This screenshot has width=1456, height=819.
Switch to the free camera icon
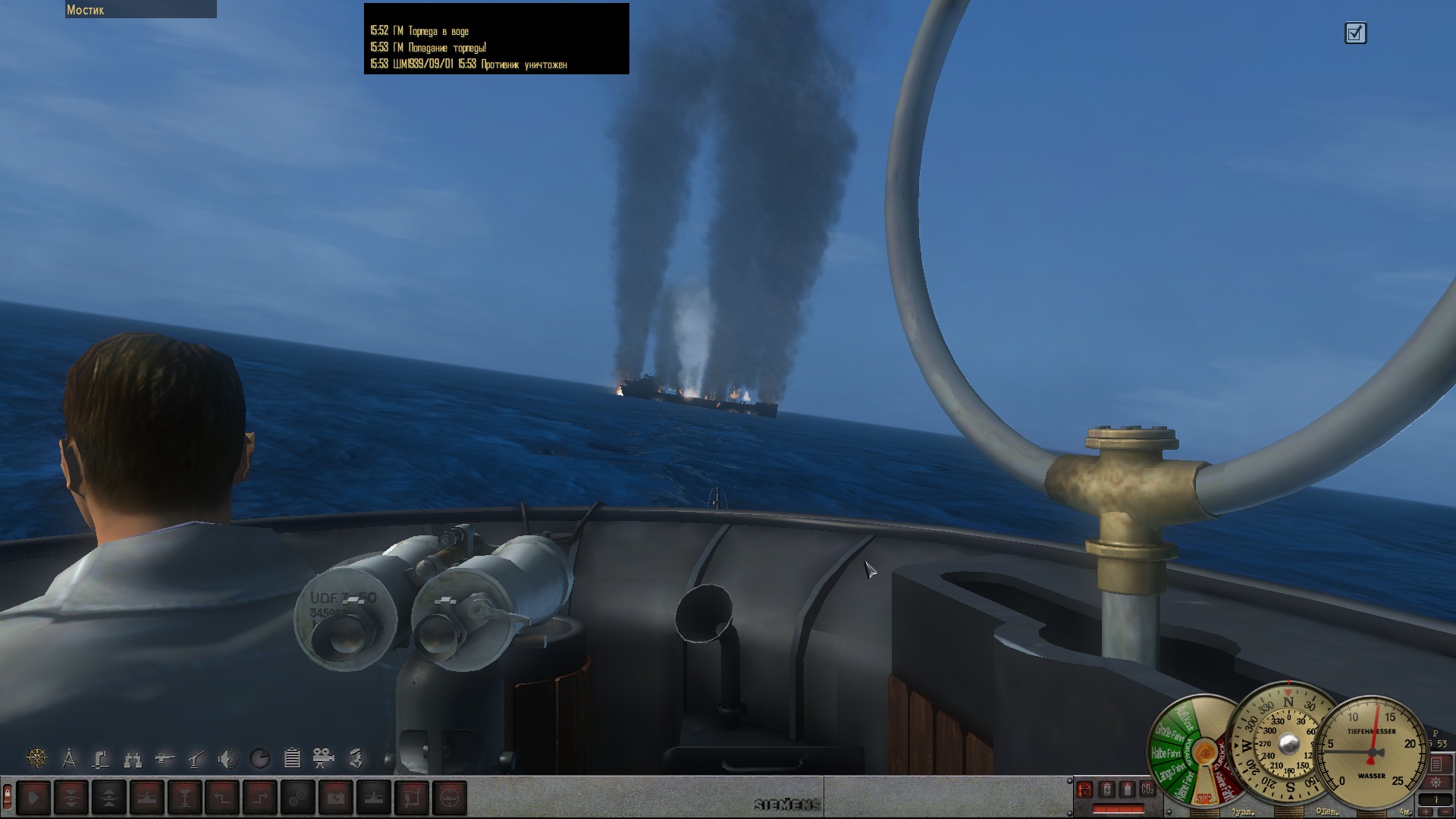[324, 758]
